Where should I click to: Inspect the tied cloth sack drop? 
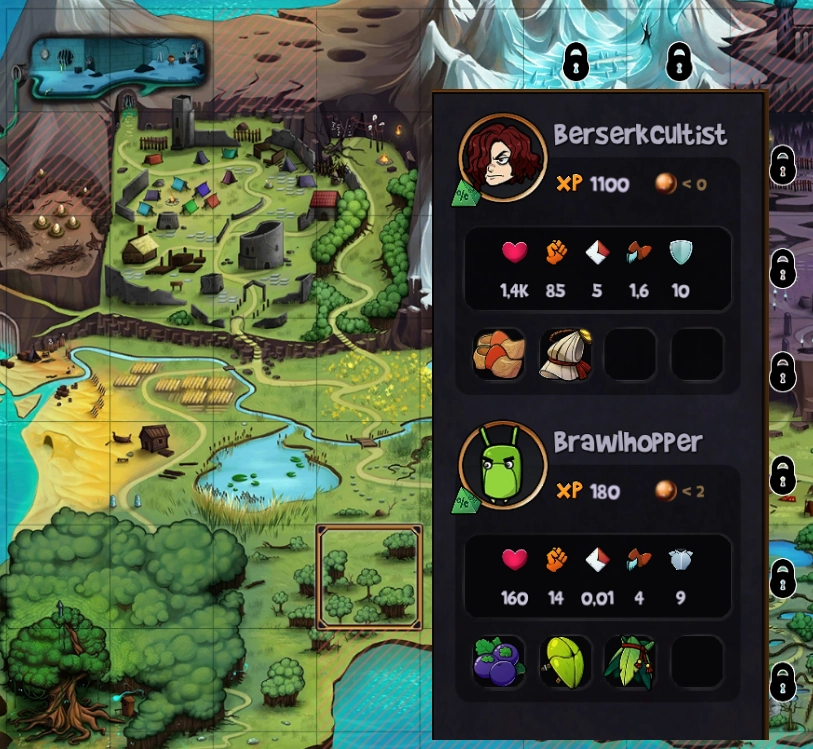(x=565, y=355)
